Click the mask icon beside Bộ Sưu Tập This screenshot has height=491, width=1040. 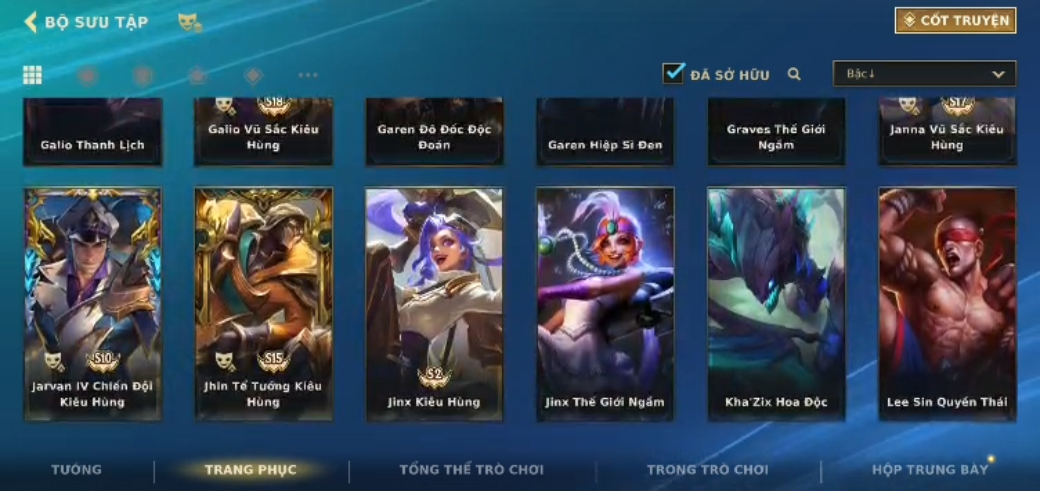(189, 22)
